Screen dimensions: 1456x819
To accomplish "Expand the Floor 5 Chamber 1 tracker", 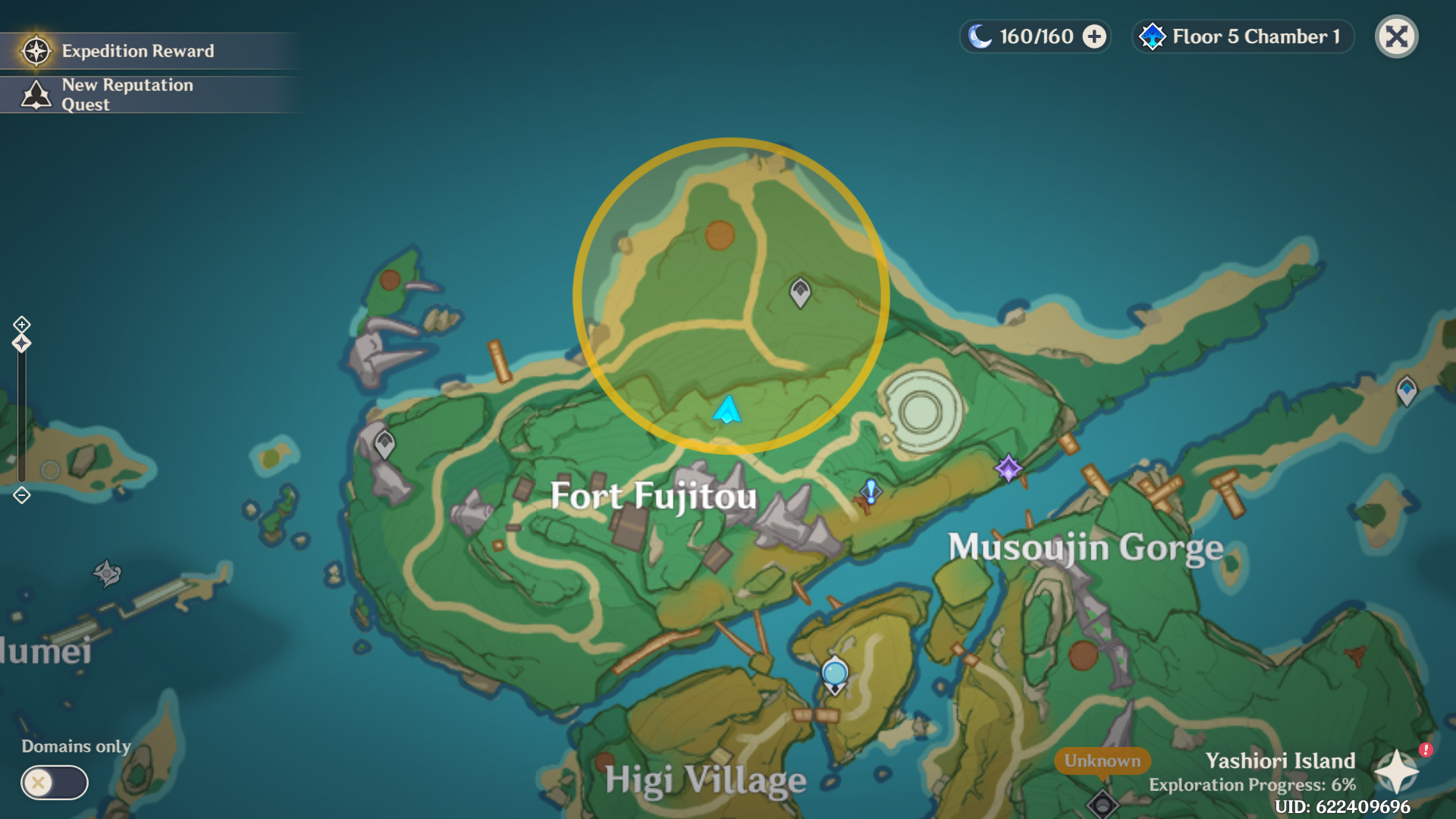I will point(1241,36).
